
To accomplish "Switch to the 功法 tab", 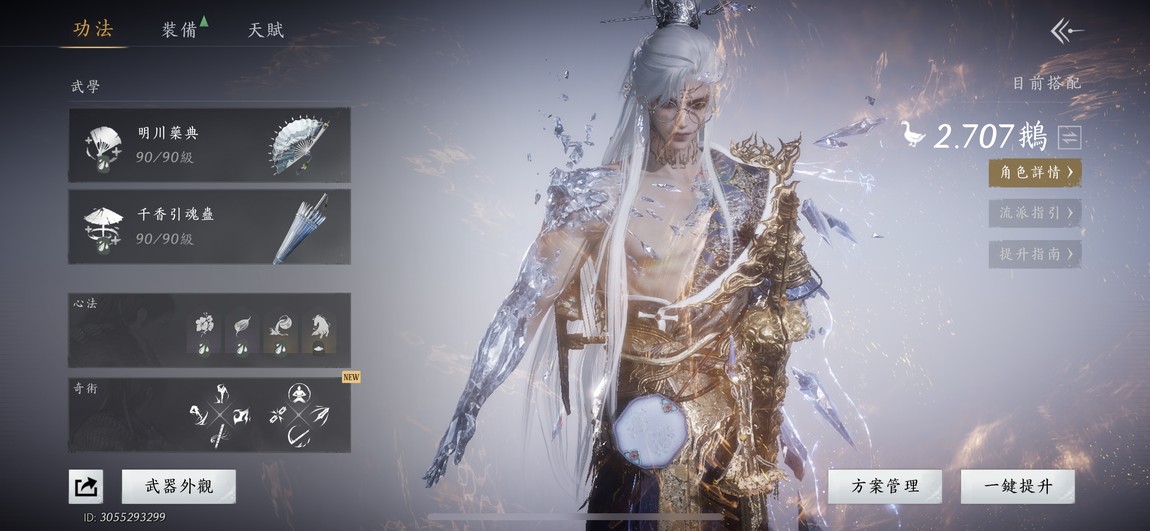I will (93, 29).
